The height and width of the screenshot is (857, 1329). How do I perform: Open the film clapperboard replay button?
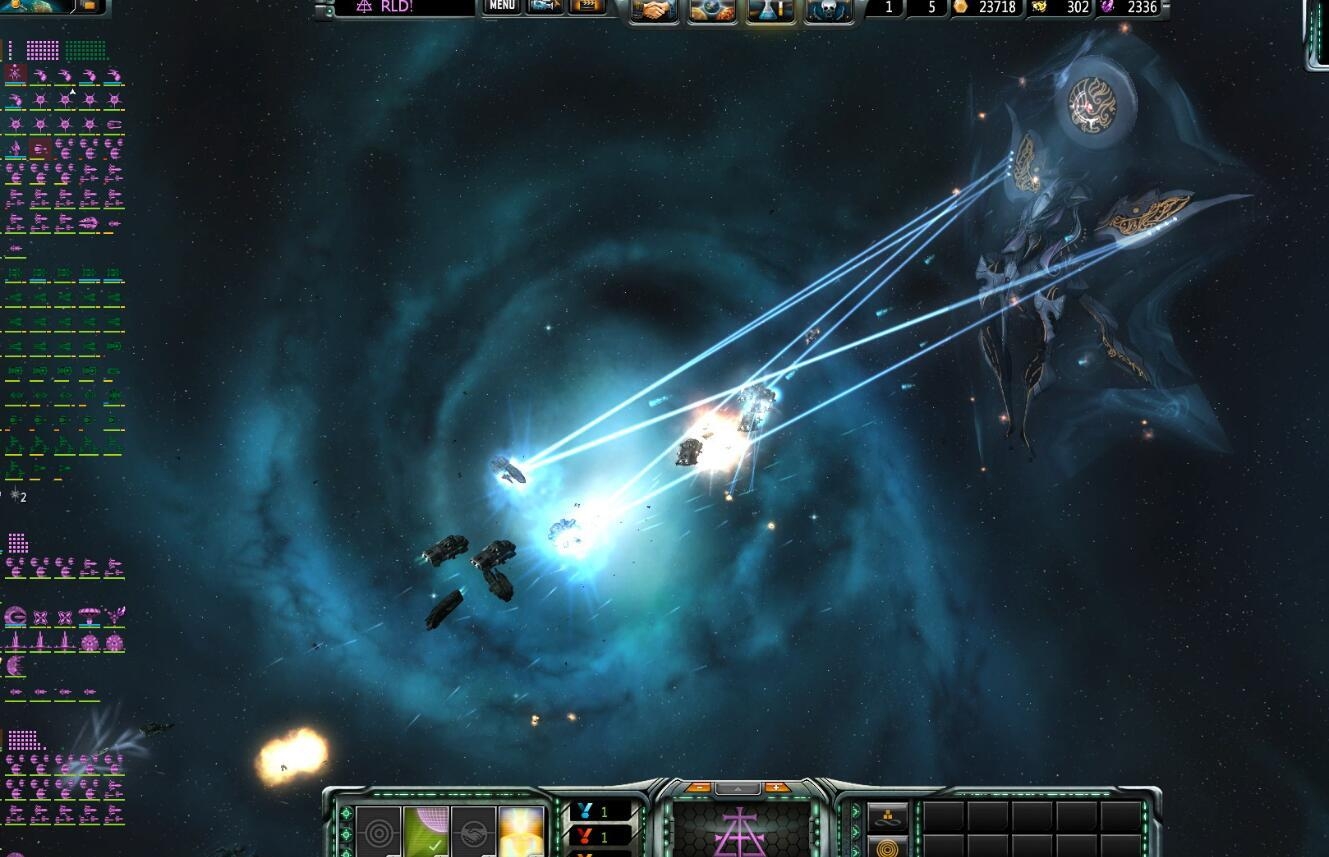[588, 7]
